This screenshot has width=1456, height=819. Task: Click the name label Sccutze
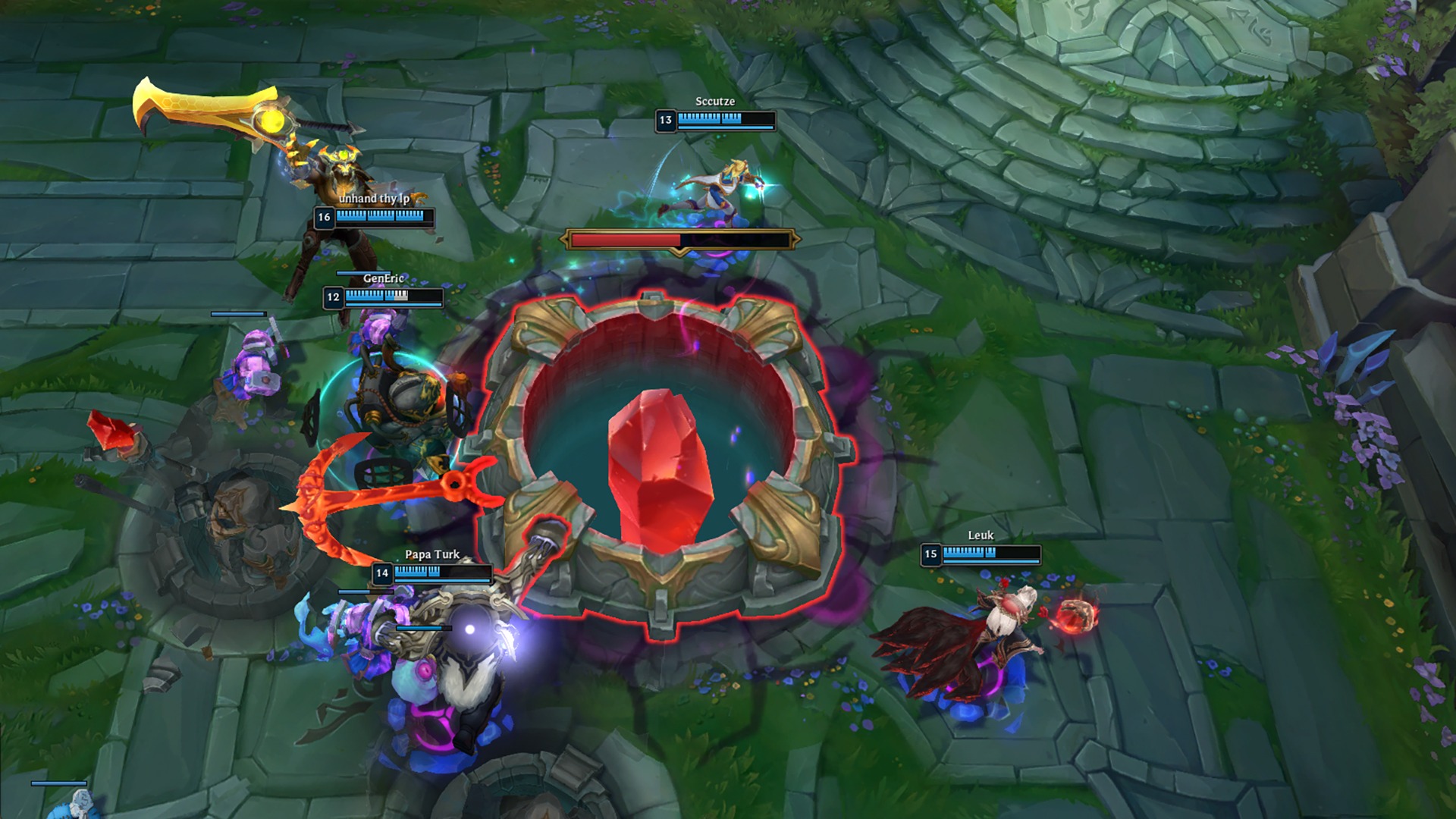click(716, 99)
